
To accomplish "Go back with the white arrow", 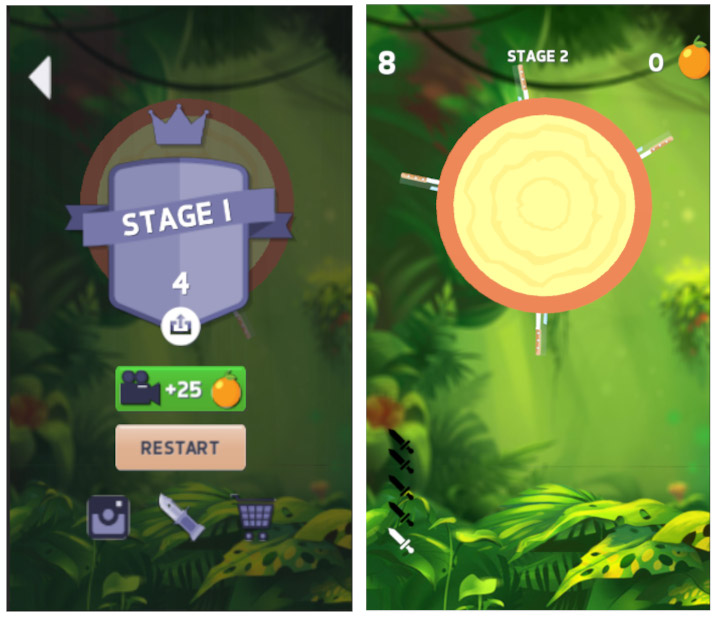I will pyautogui.click(x=40, y=78).
